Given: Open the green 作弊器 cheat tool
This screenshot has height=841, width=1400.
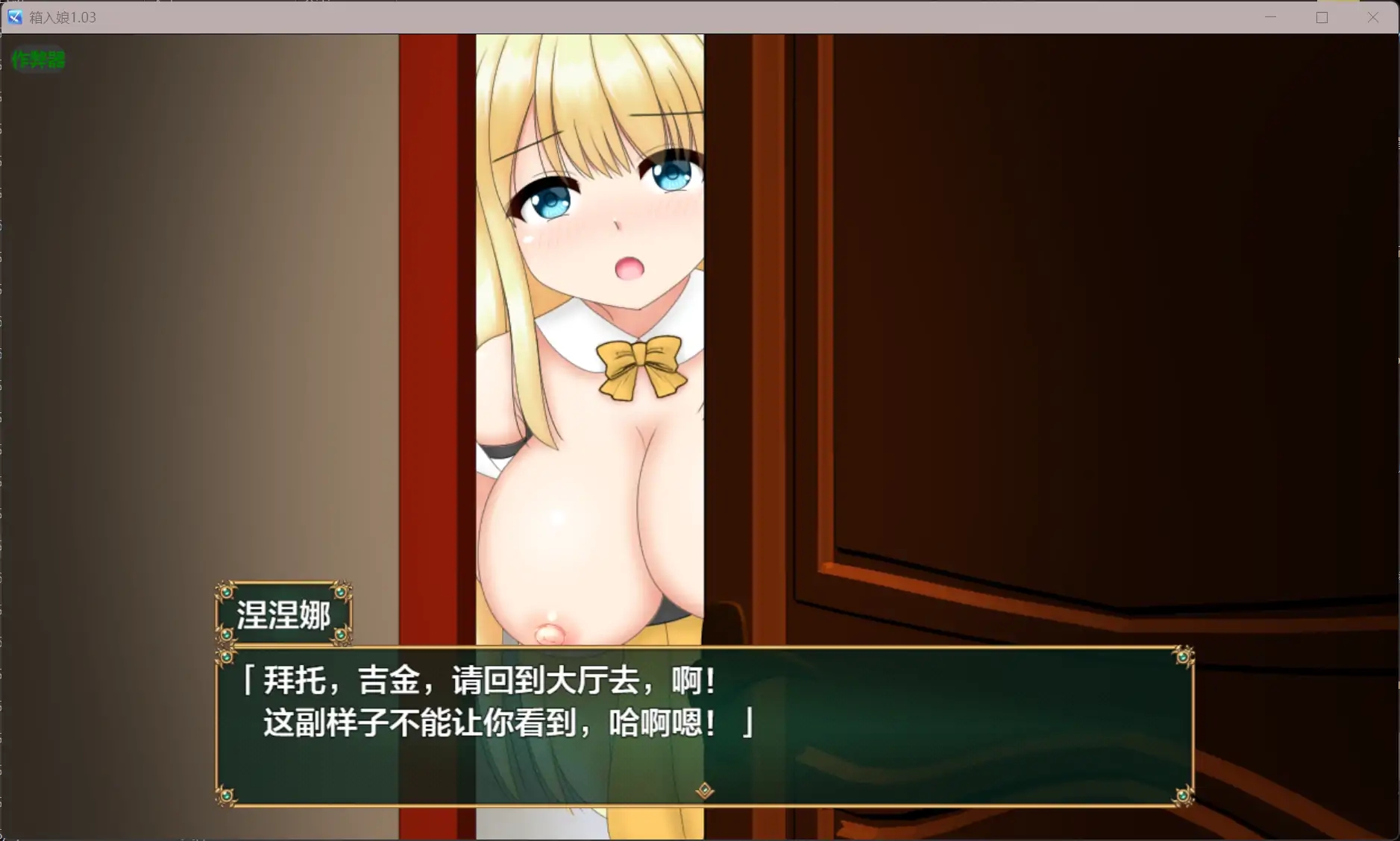Looking at the screenshot, I should point(38,60).
